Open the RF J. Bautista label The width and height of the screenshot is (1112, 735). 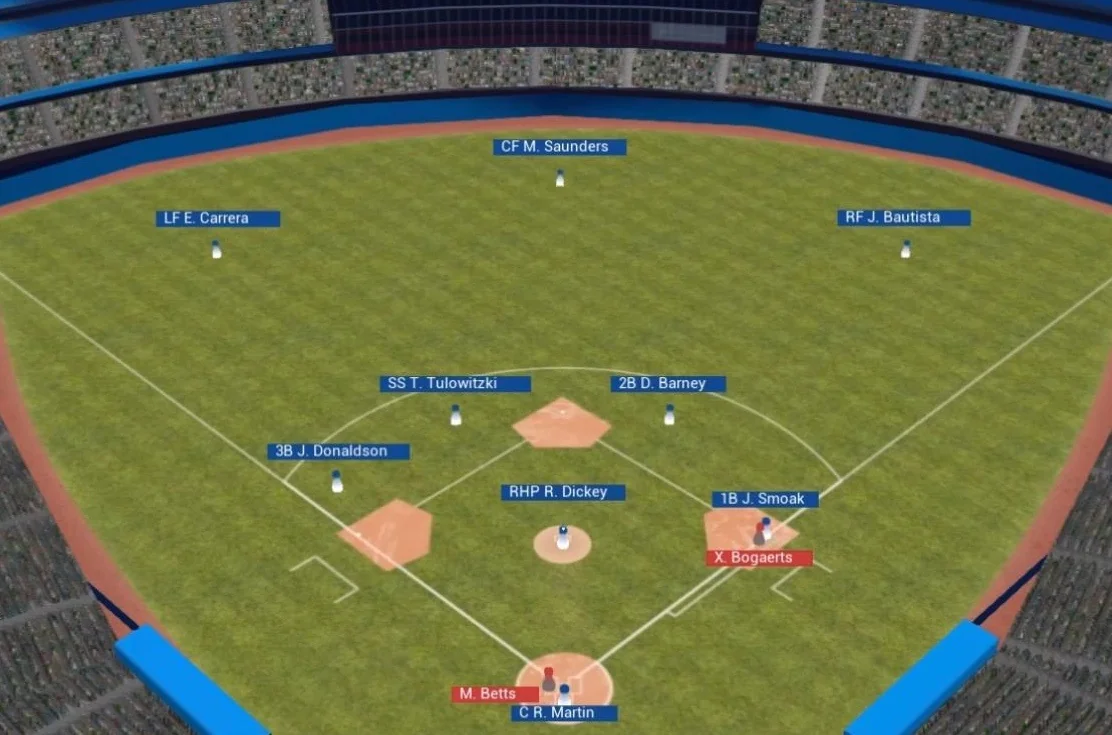(903, 217)
